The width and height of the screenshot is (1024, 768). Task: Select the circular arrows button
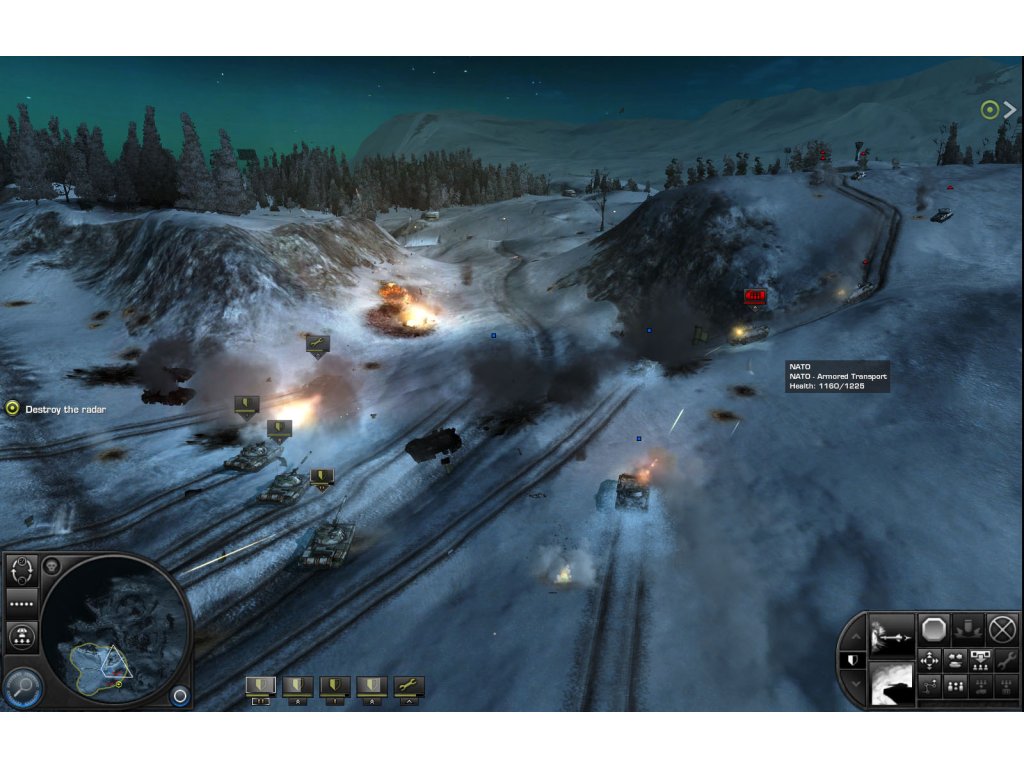(x=22, y=572)
